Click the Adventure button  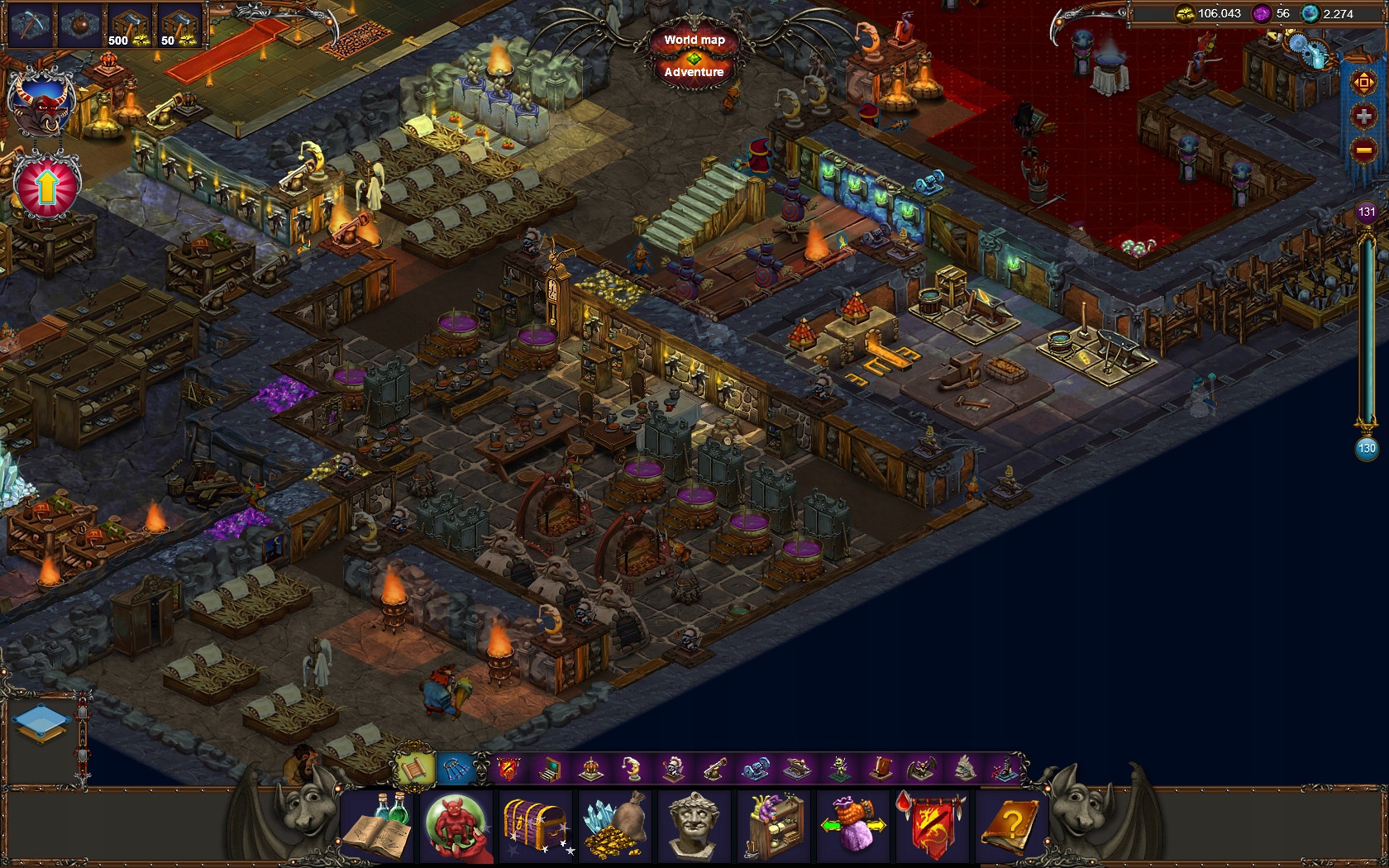tap(693, 72)
